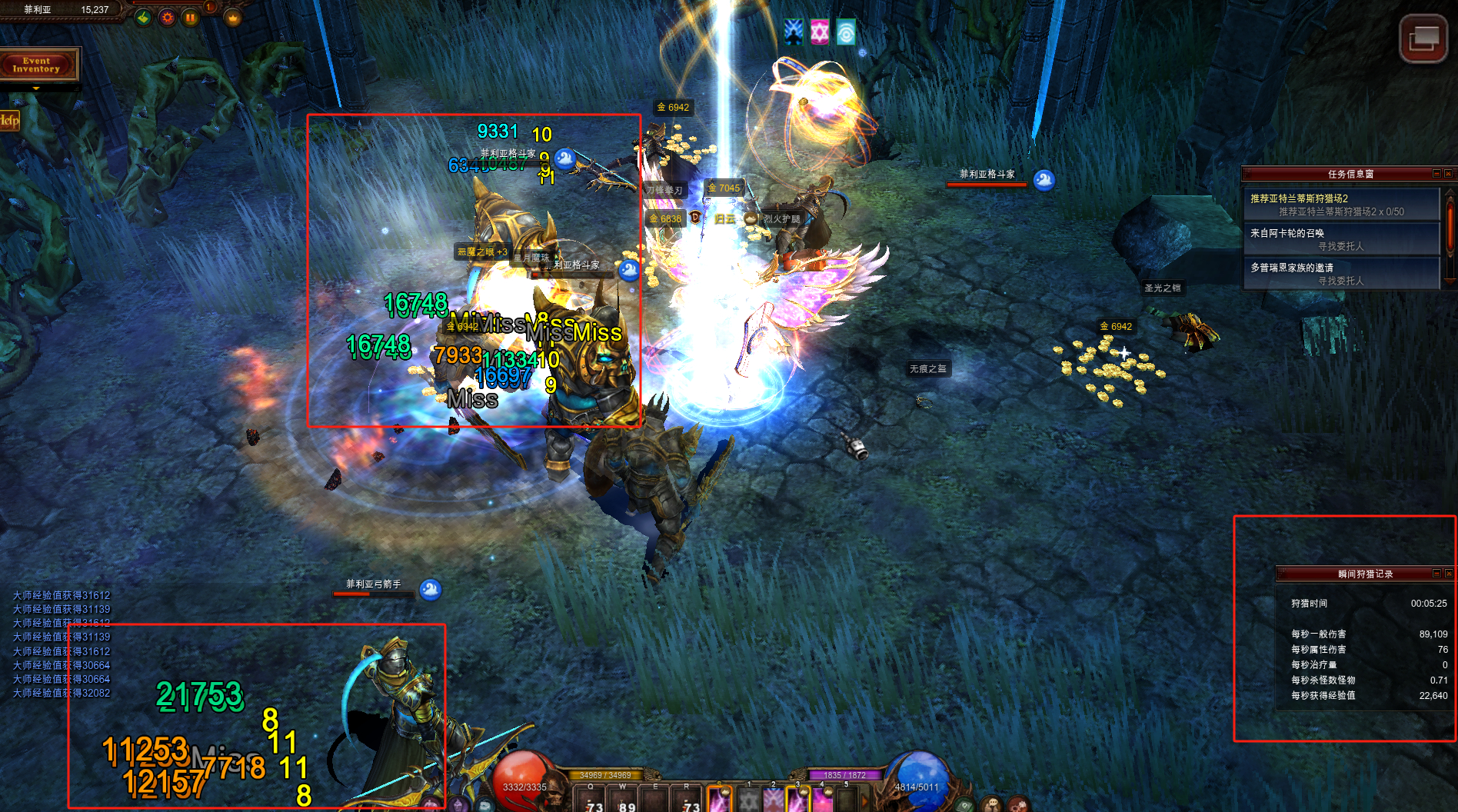Click the gear settings icon at top
The width and height of the screenshot is (1458, 812).
point(166,17)
